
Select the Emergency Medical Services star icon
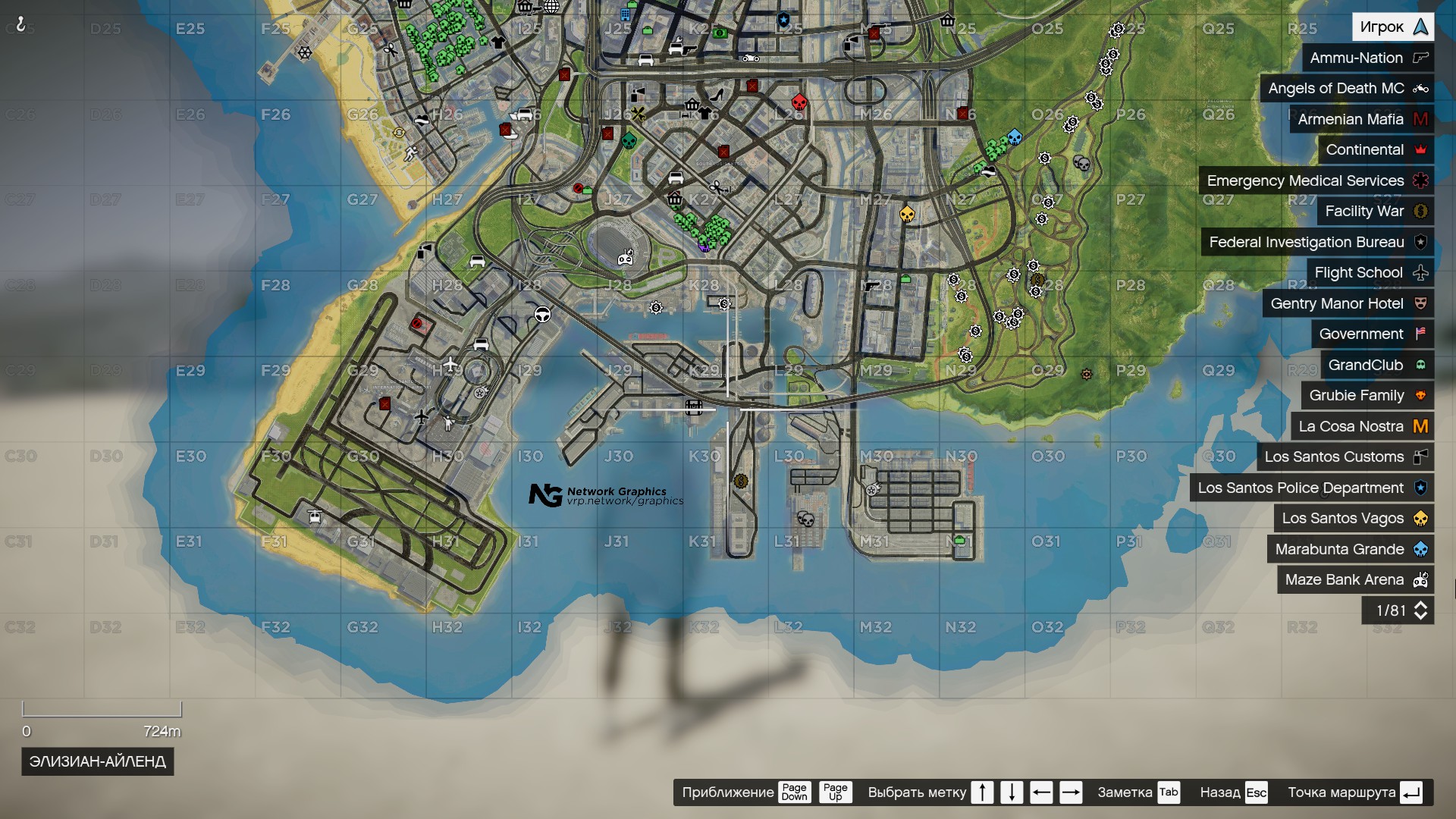click(1423, 180)
